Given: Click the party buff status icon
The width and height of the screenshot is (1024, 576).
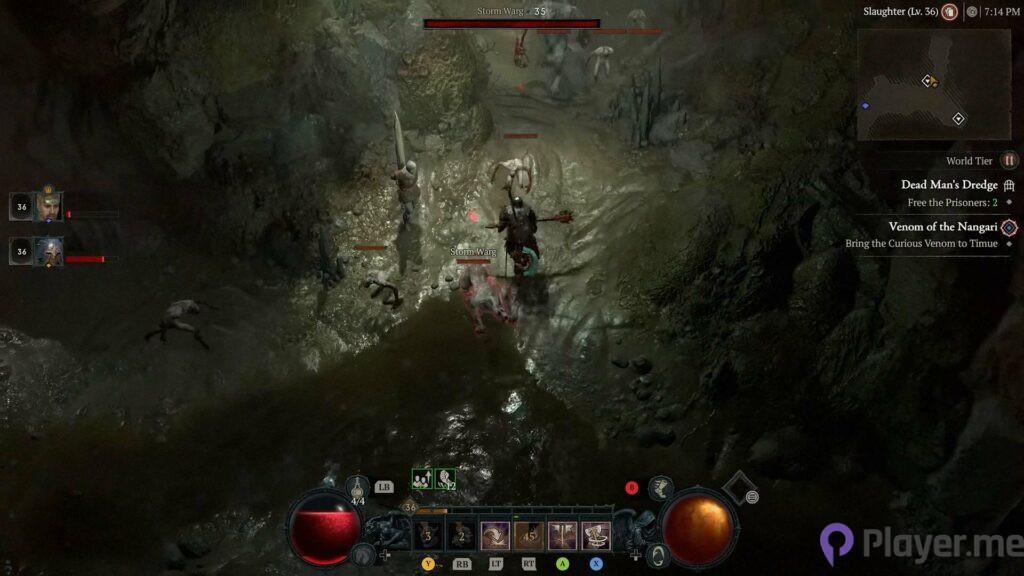Looking at the screenshot, I should [x=422, y=479].
